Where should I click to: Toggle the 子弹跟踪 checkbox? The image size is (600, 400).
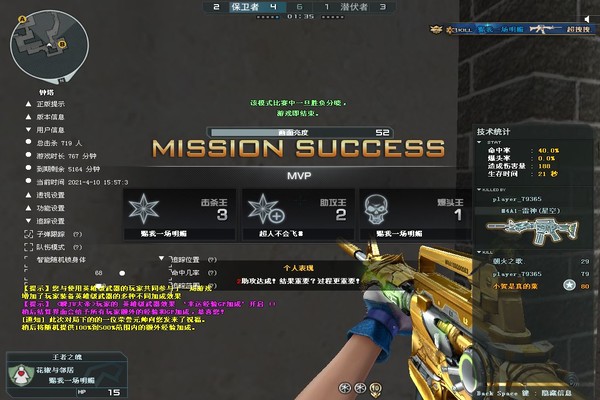pyautogui.click(x=29, y=233)
